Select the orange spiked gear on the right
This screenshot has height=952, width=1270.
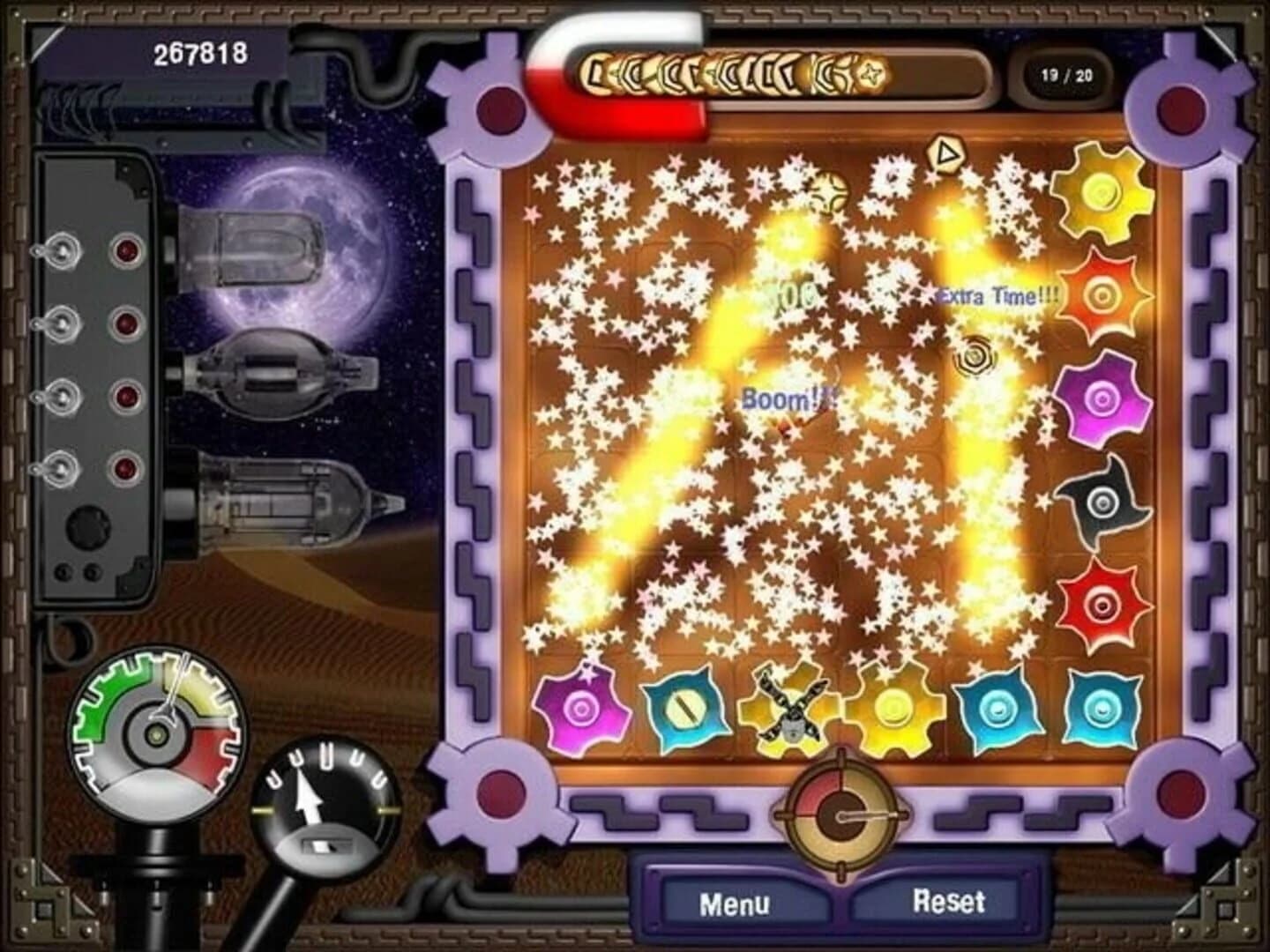[1101, 294]
